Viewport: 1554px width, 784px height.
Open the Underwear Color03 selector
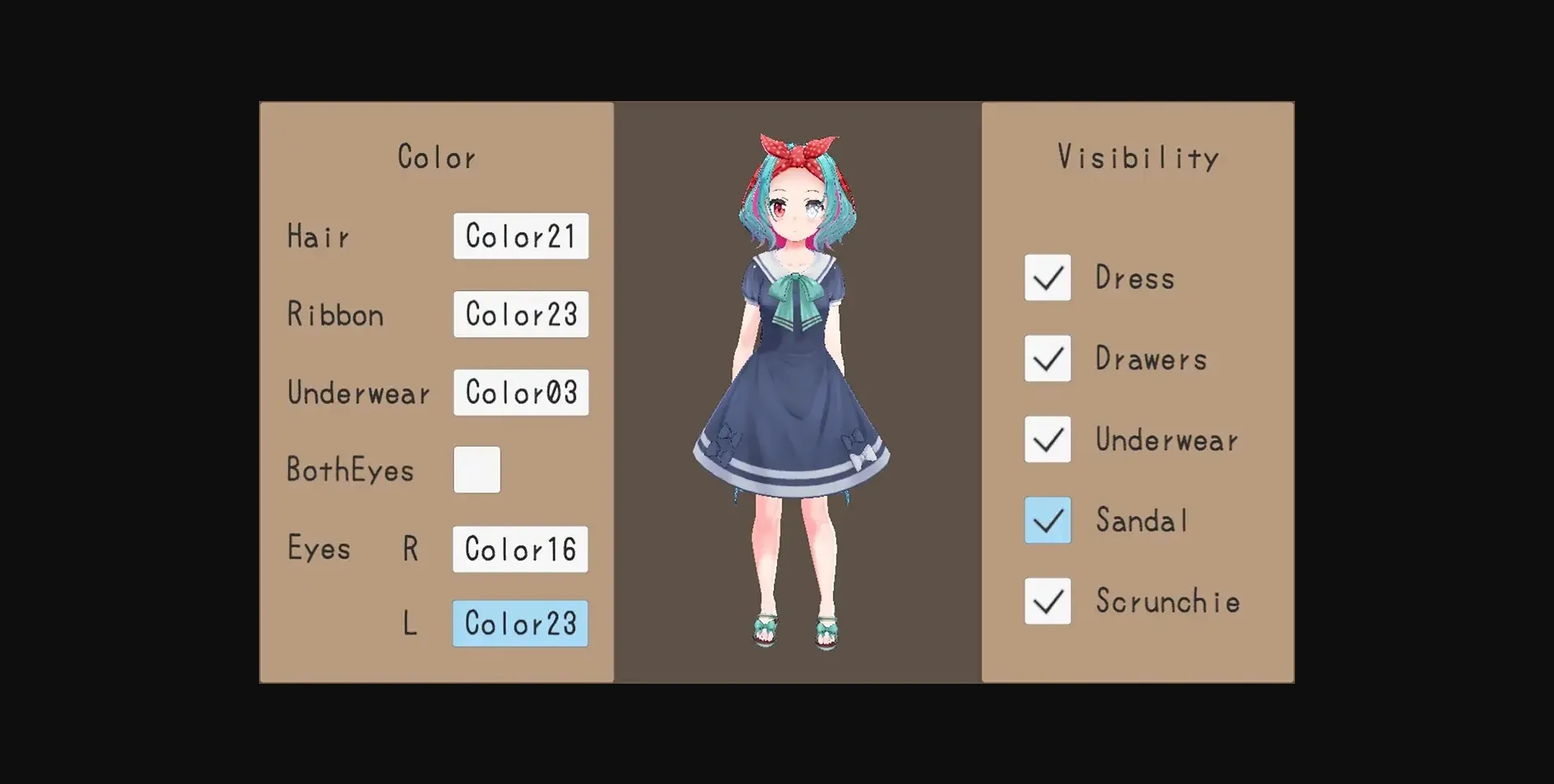click(x=520, y=392)
